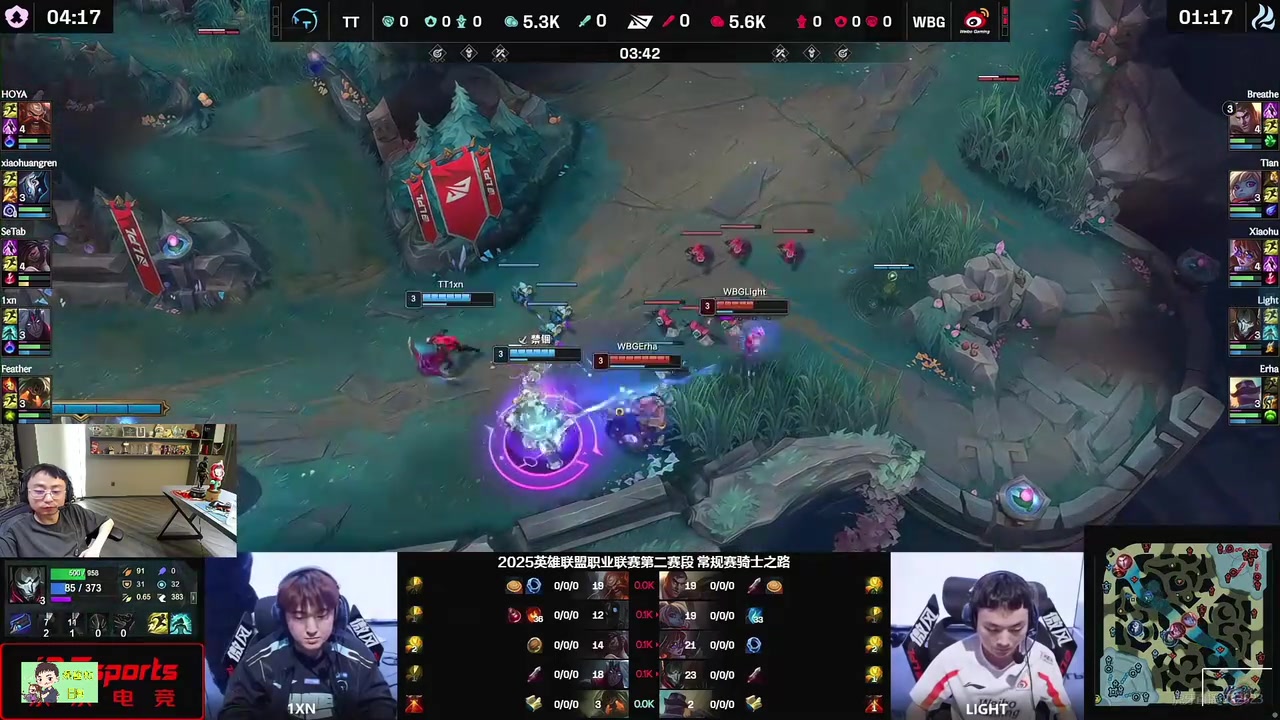This screenshot has width=1280, height=720.
Task: Click the Weibo Gaming logo in top scoreboard
Action: click(973, 21)
